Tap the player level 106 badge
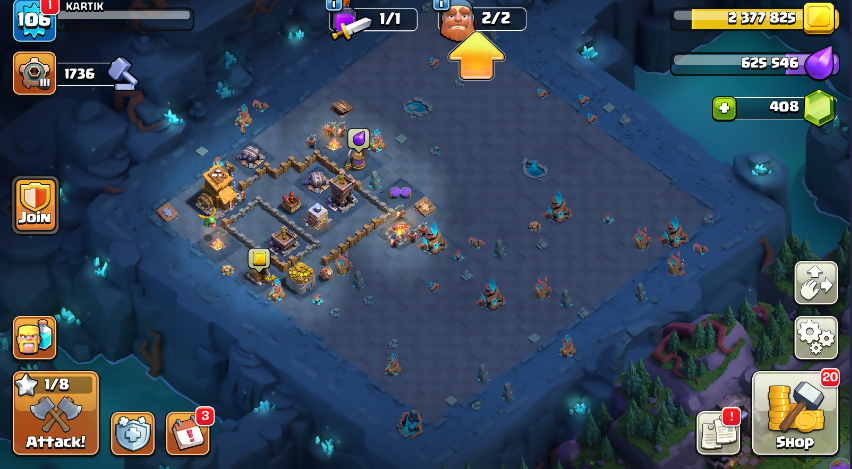Image resolution: width=852 pixels, height=469 pixels. [x=33, y=20]
